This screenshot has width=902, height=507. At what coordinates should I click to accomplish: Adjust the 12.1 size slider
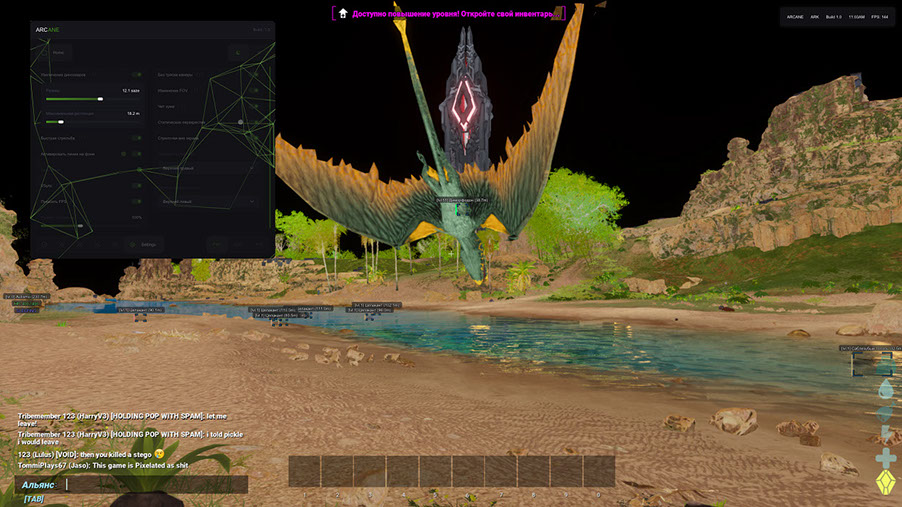point(101,99)
